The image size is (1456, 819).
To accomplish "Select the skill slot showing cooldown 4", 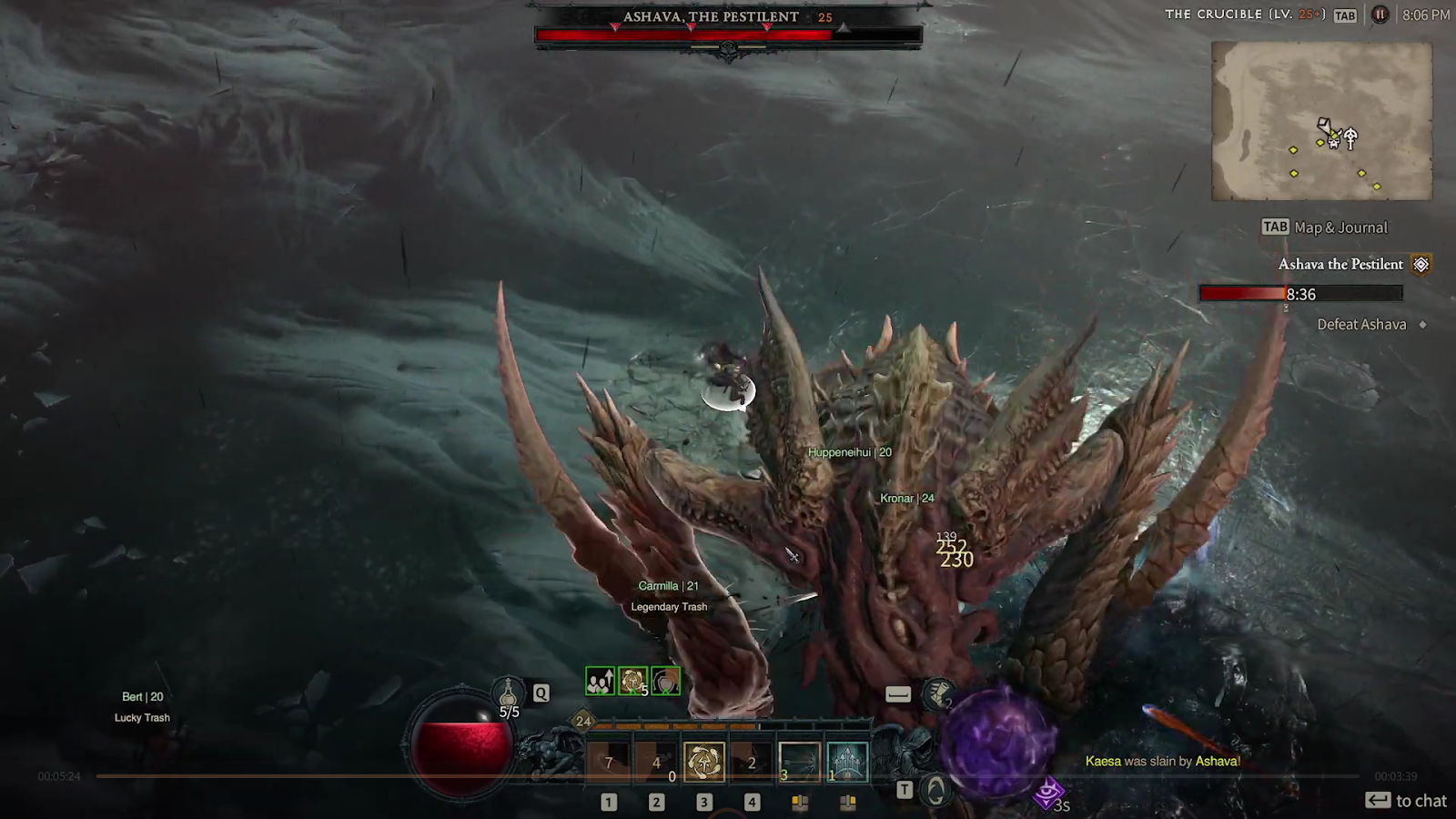I will pyautogui.click(x=656, y=762).
